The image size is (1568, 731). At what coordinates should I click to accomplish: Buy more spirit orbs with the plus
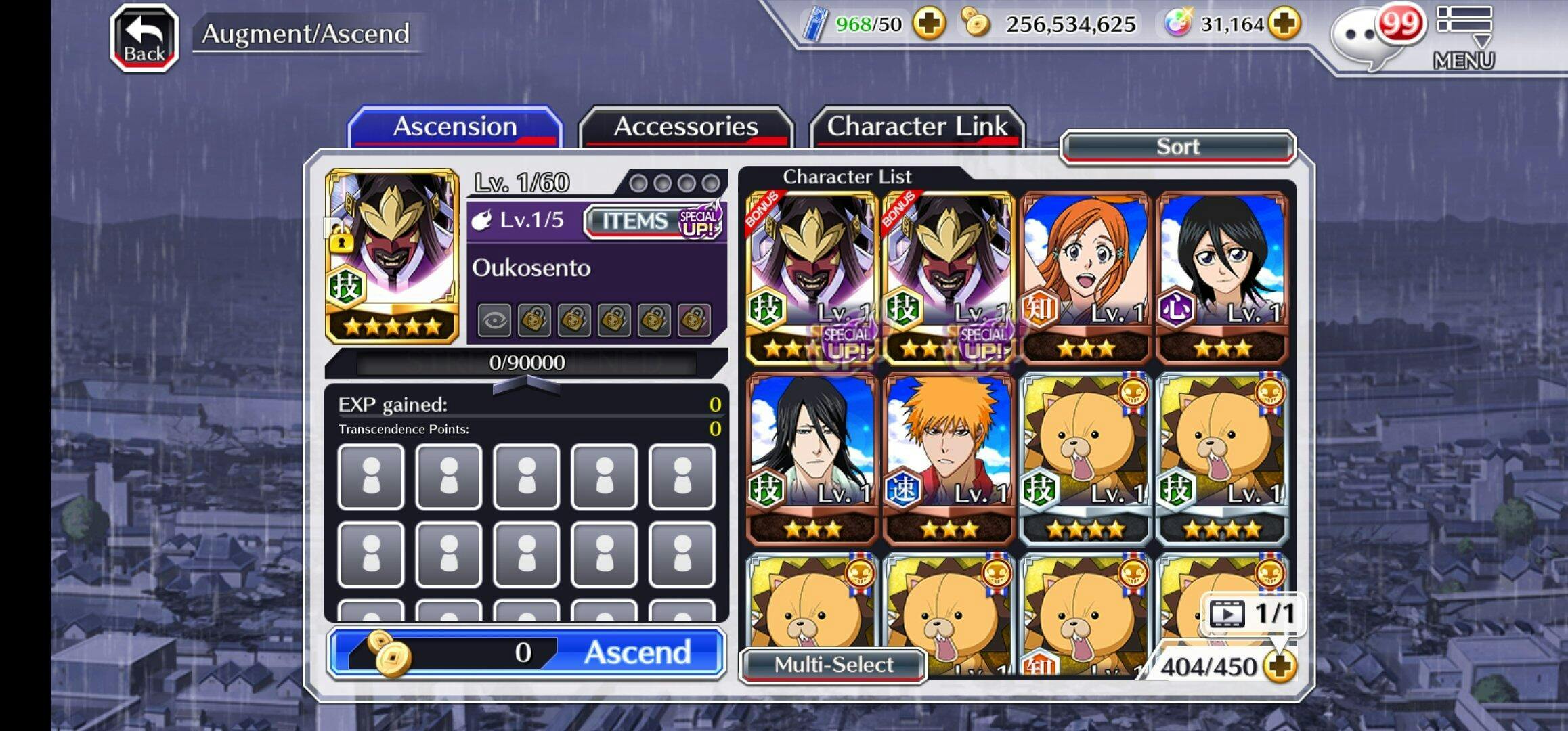point(1284,24)
